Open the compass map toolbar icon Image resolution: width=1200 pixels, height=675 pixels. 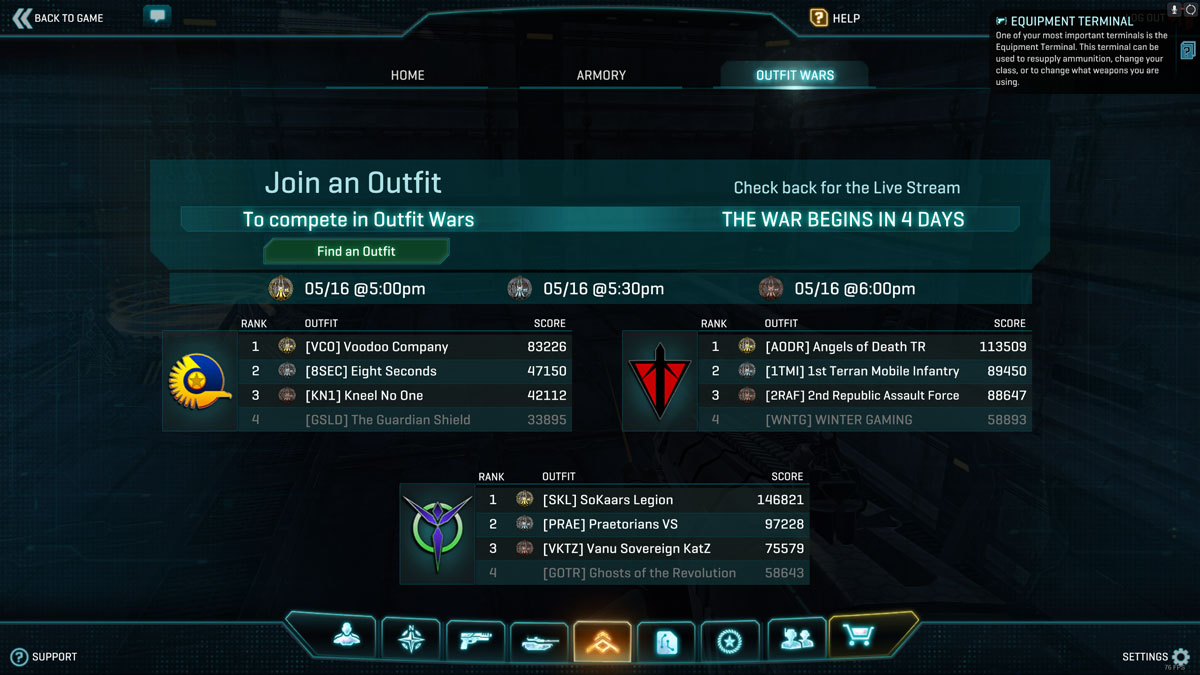point(411,640)
